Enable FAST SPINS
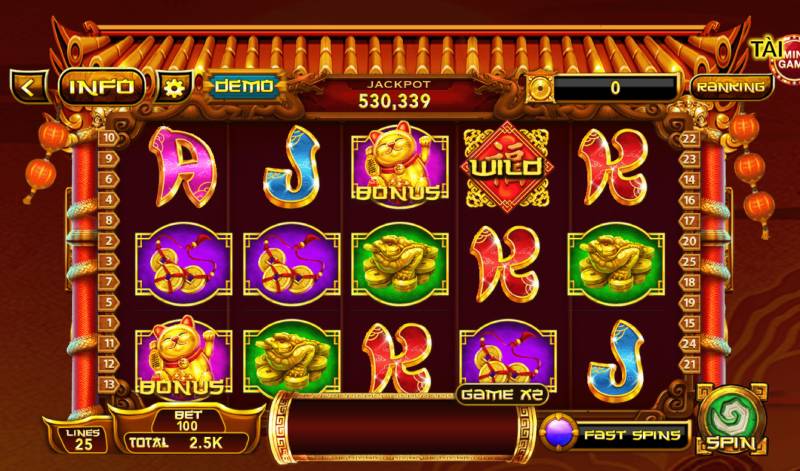The height and width of the screenshot is (471, 800). click(617, 435)
